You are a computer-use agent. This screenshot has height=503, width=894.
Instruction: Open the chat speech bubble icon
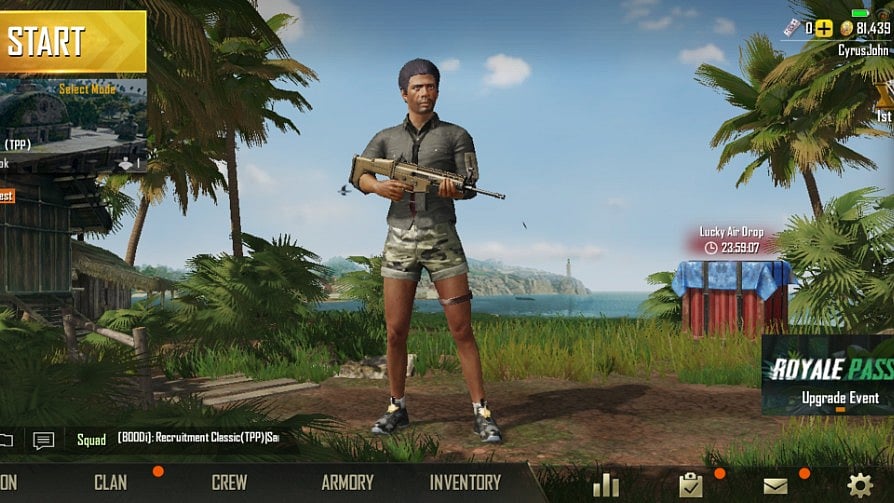[x=43, y=440]
